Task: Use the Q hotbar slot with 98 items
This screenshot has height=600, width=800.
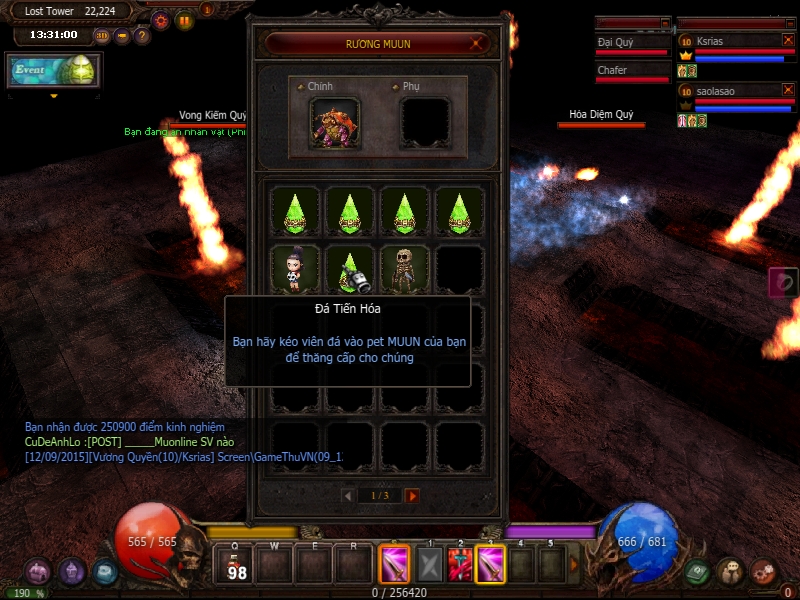Action: tap(236, 564)
